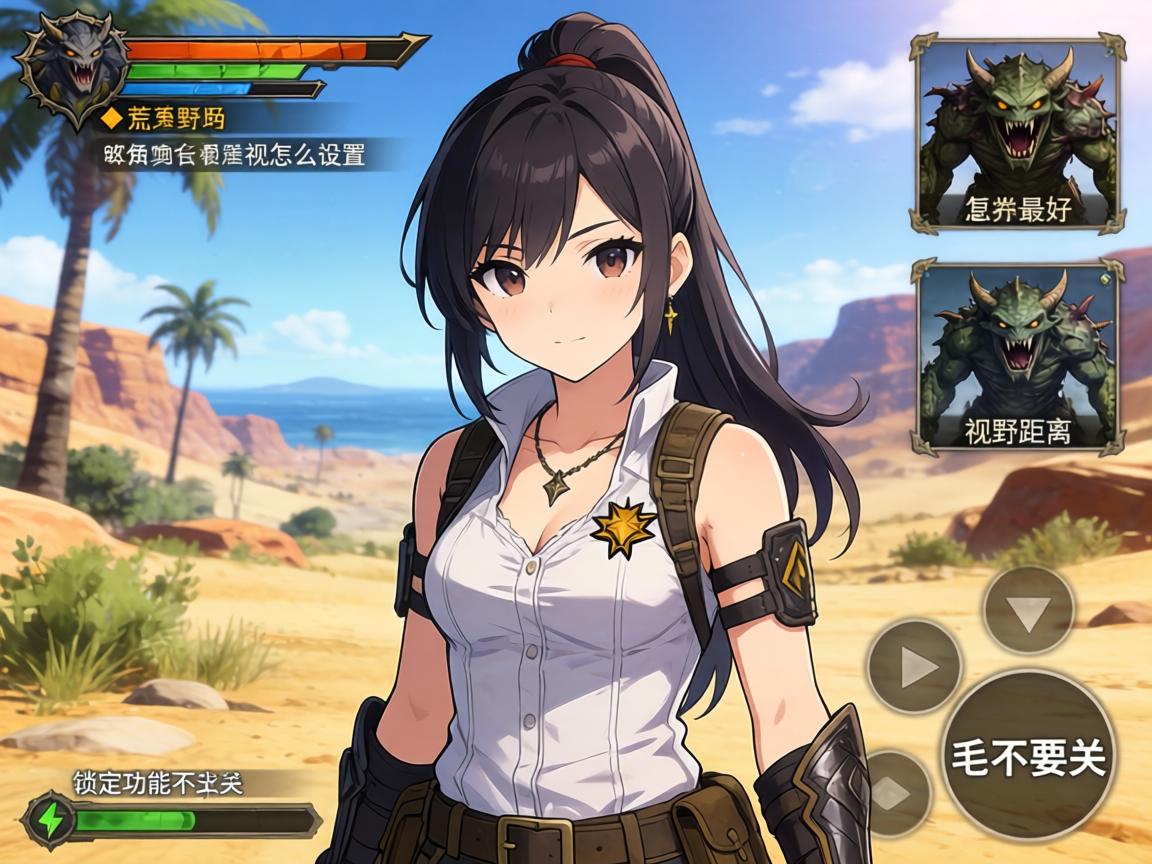Activate the downward triangle round button
1152x864 pixels.
[x=1029, y=609]
